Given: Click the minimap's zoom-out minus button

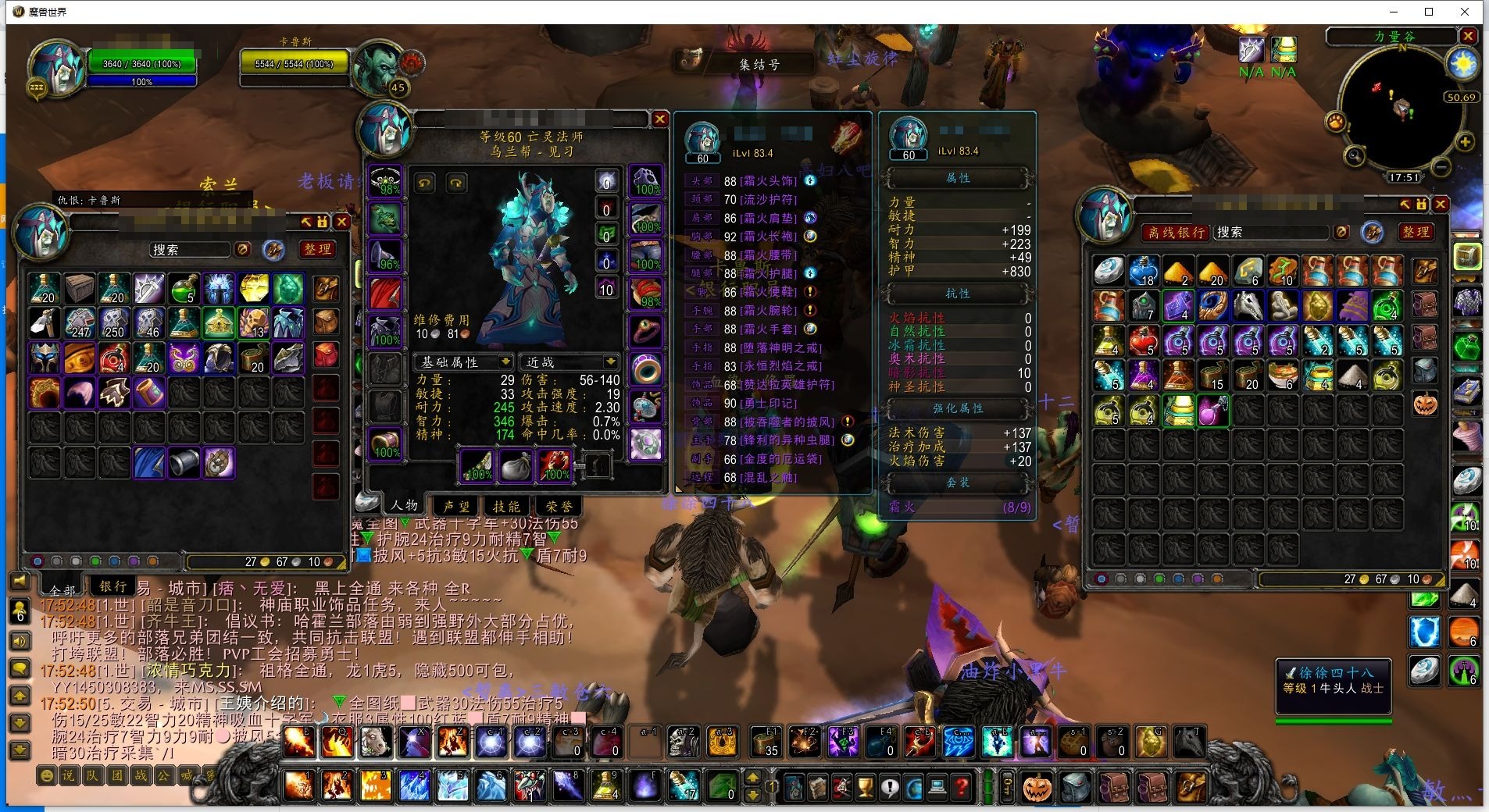Looking at the screenshot, I should pos(1442,167).
